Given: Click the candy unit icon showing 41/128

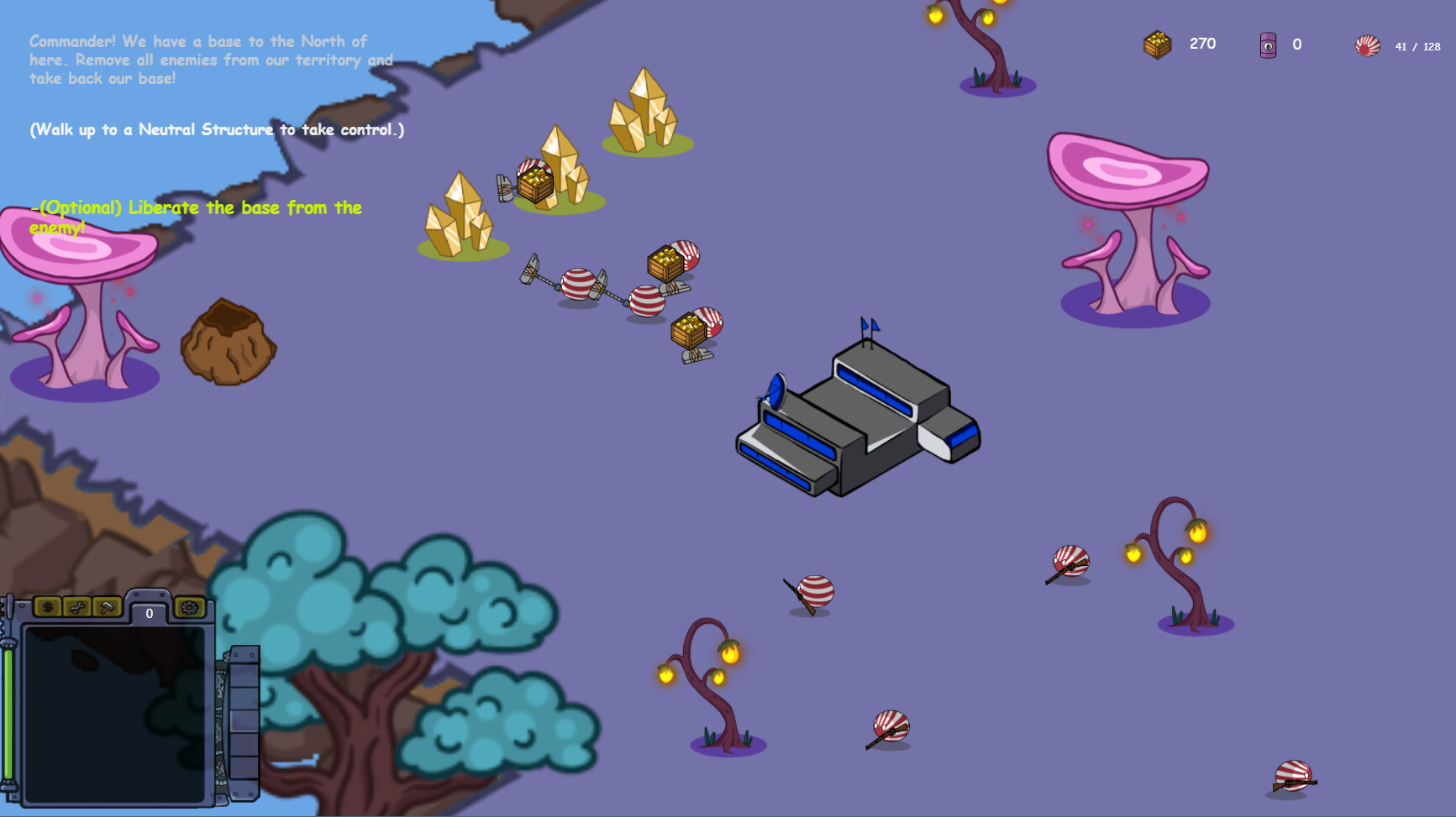Looking at the screenshot, I should point(1368,46).
